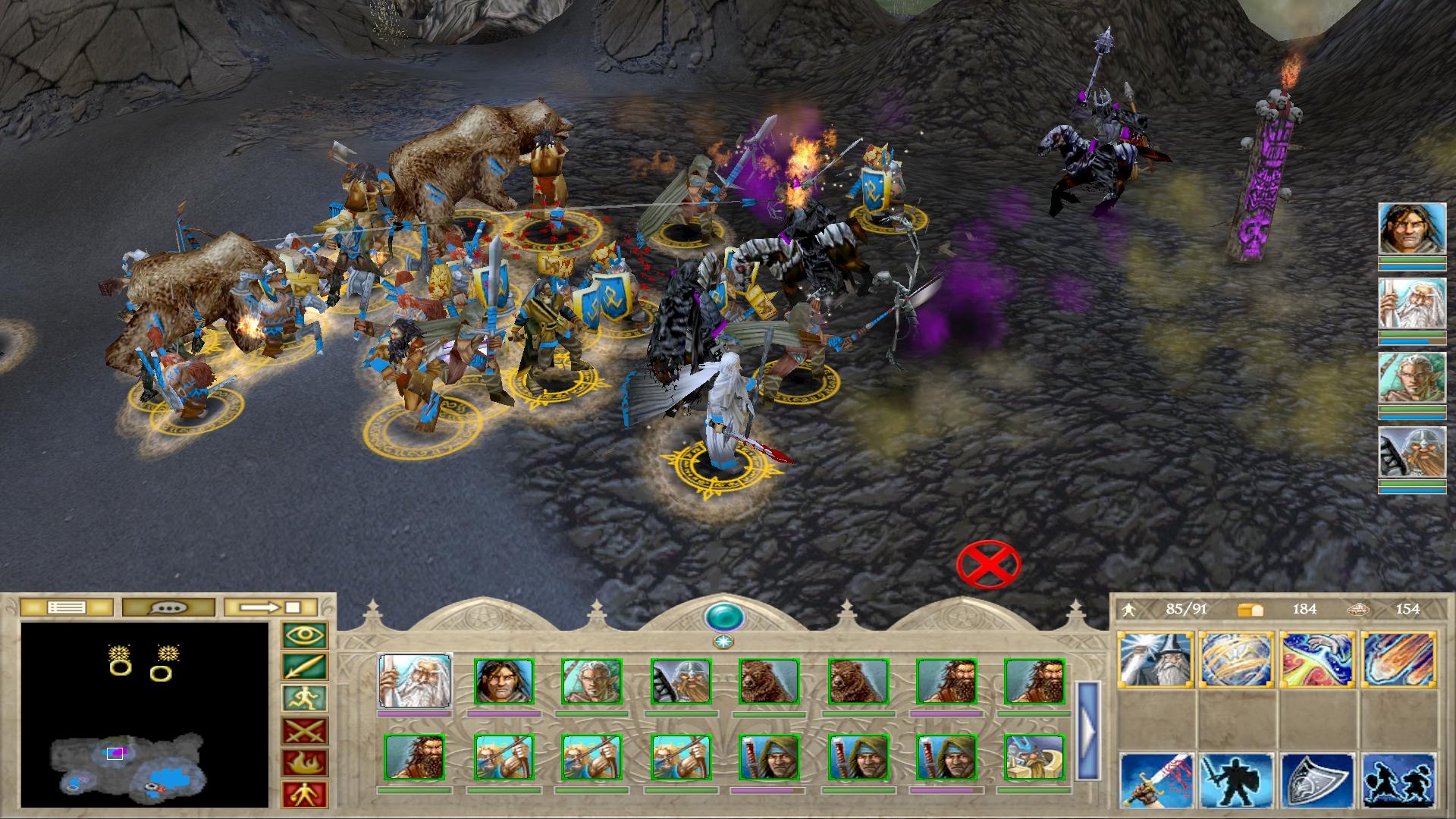
Task: Show the next page of selected units
Action: (x=1087, y=731)
